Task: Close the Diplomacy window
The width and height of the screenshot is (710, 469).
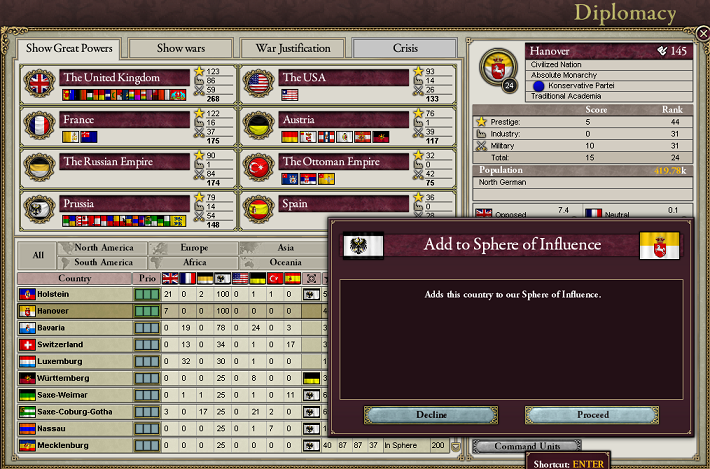Action: 702,33
